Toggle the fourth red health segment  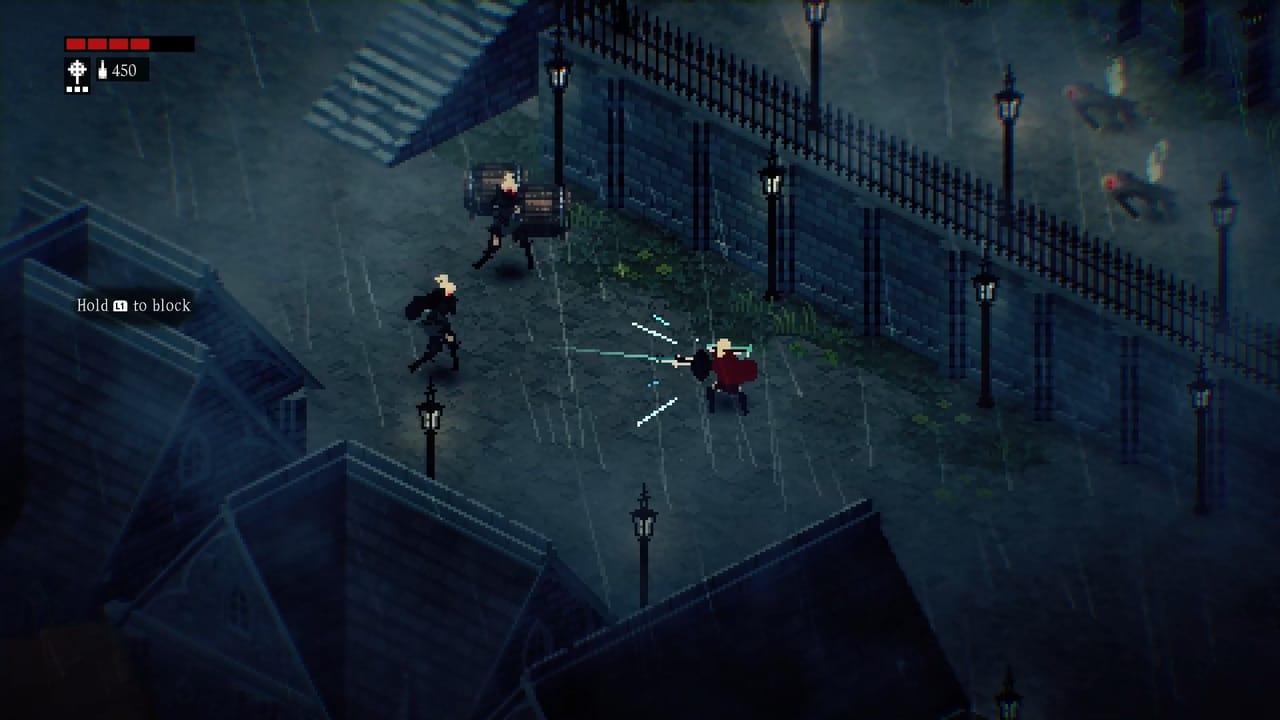[140, 43]
